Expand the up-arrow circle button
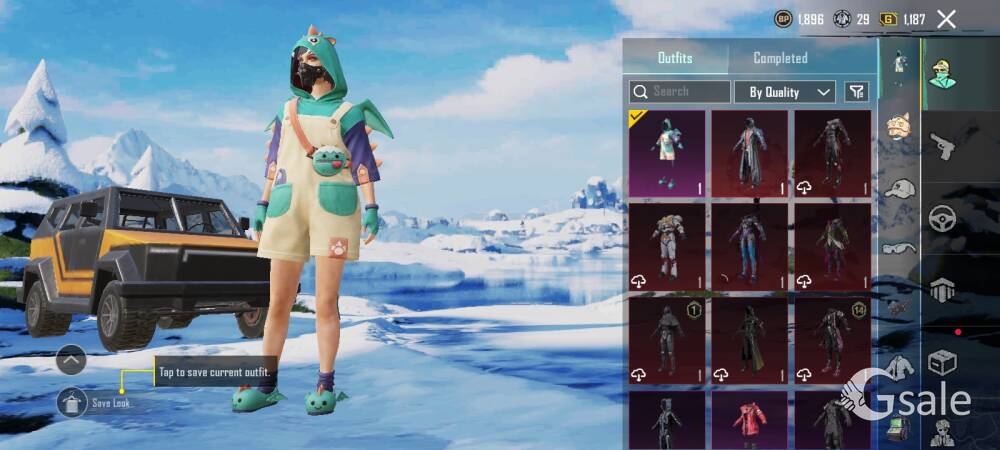 (71, 359)
